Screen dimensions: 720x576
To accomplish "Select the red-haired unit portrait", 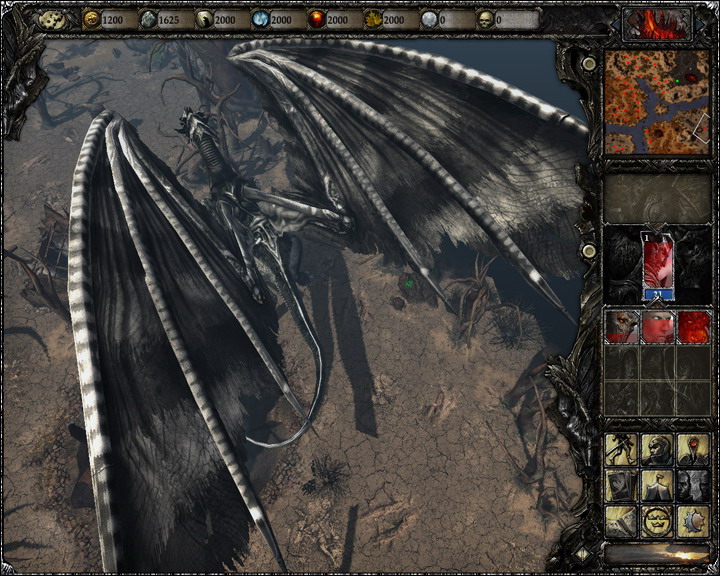I will point(657,327).
